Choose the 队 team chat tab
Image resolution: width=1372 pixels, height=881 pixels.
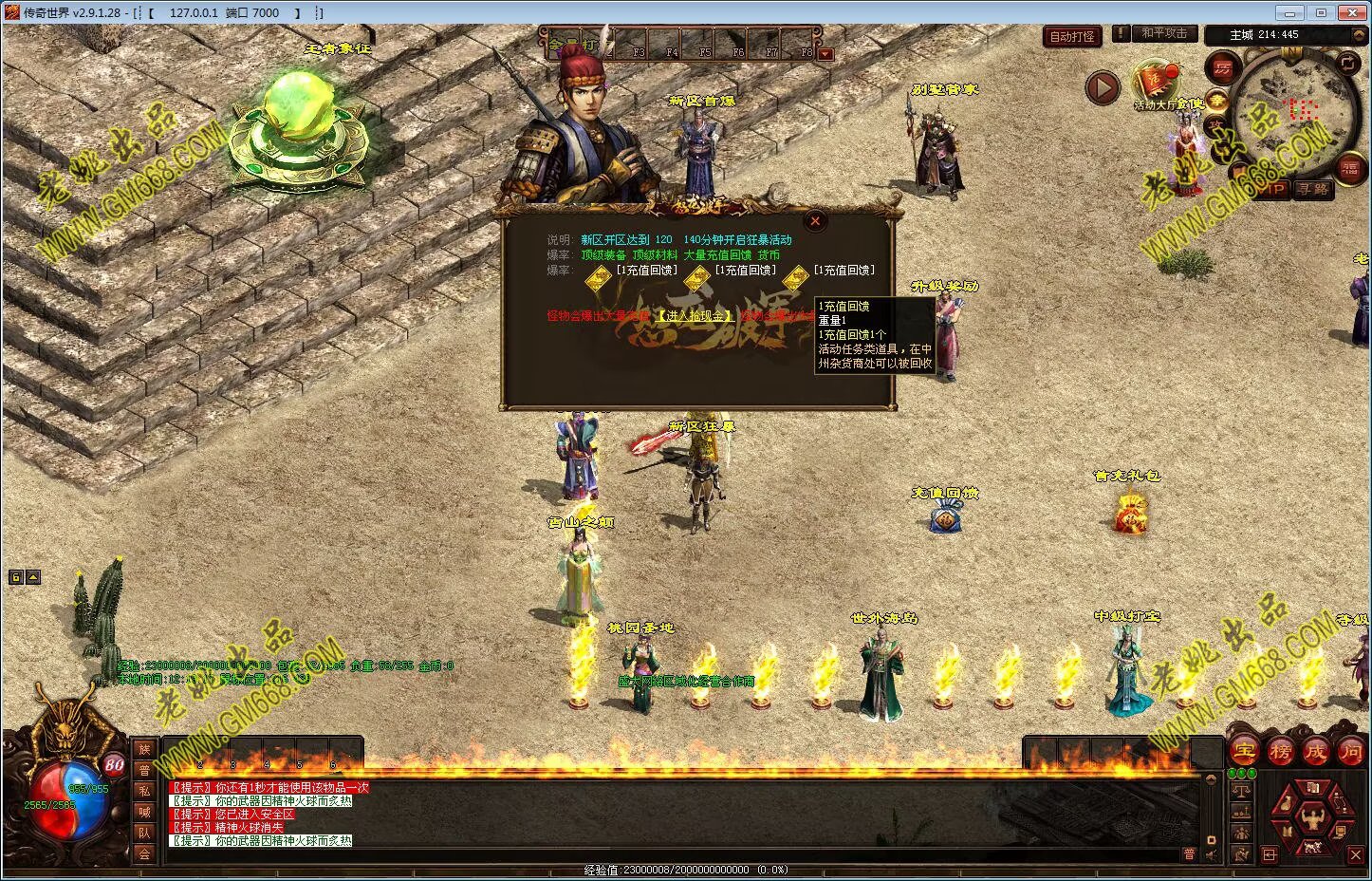(x=144, y=833)
